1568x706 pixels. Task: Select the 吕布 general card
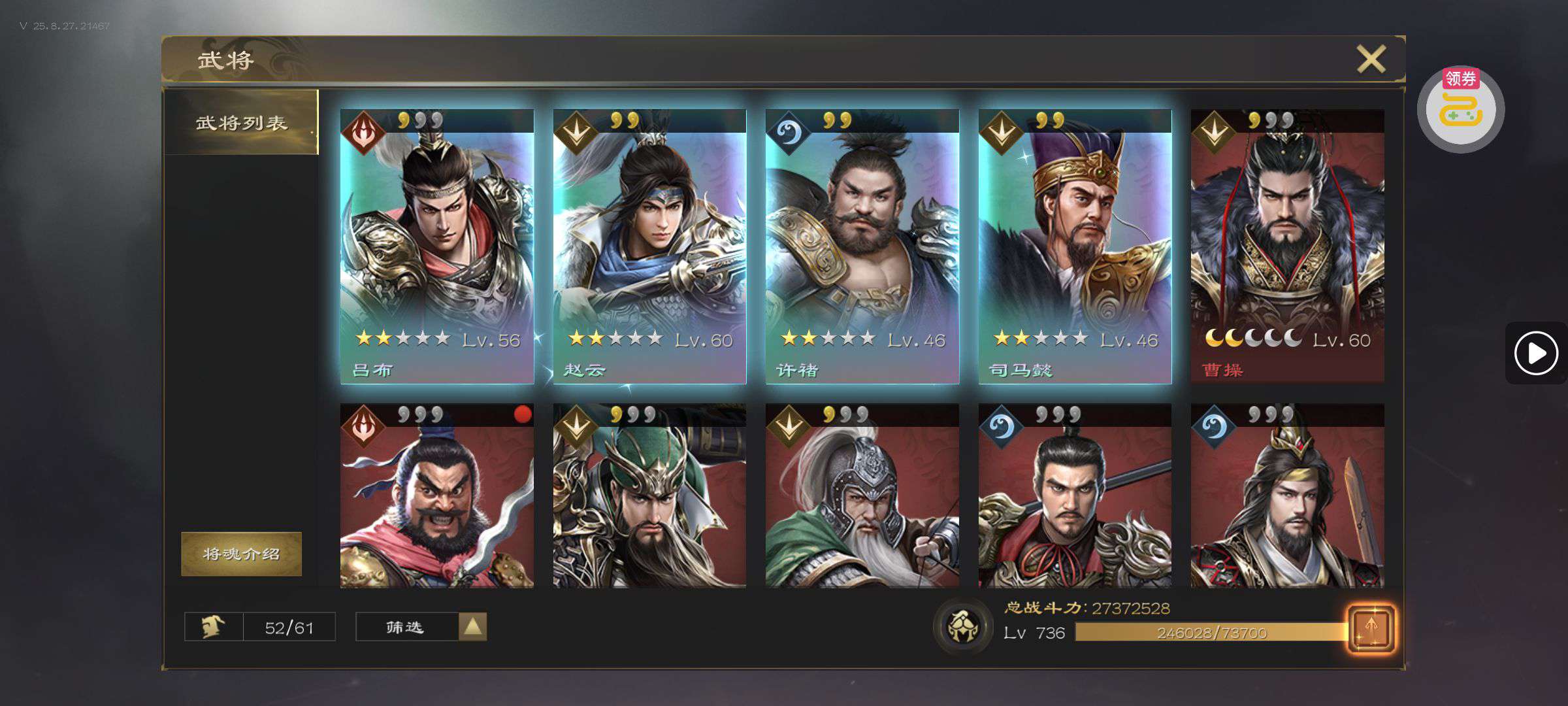pos(437,246)
